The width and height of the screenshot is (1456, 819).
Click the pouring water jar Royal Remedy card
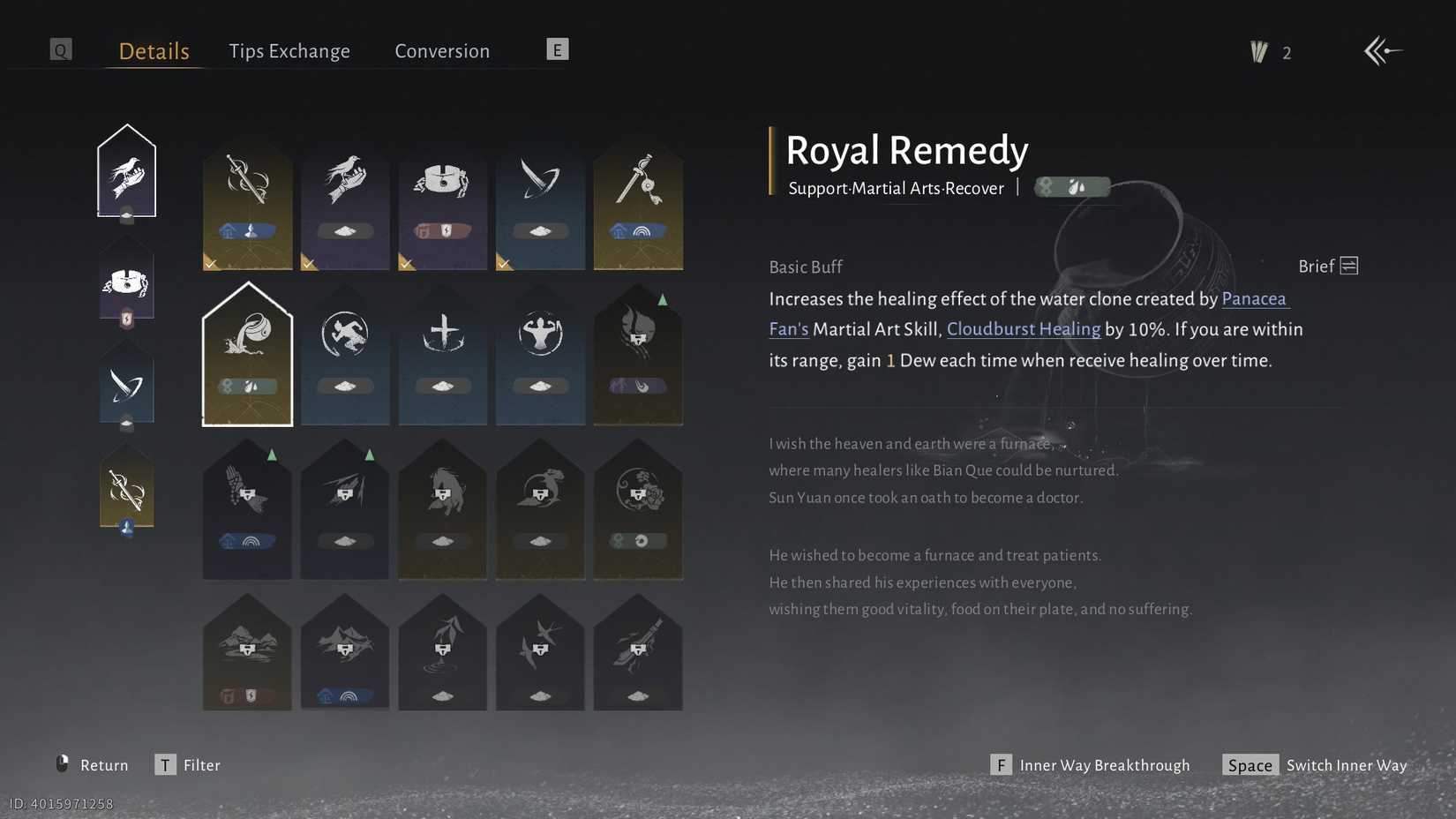point(247,353)
